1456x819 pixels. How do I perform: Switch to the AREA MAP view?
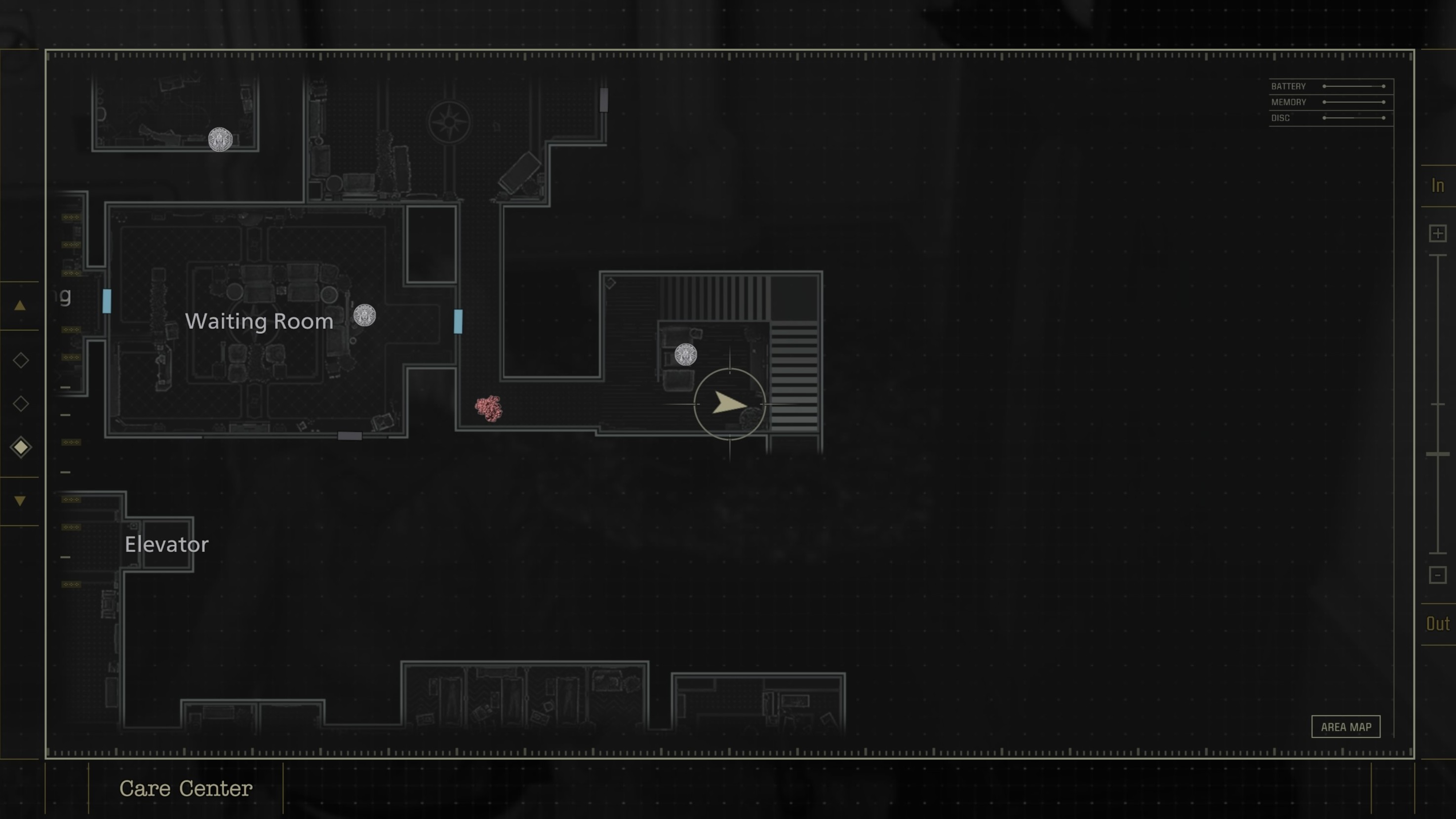[x=1346, y=727]
